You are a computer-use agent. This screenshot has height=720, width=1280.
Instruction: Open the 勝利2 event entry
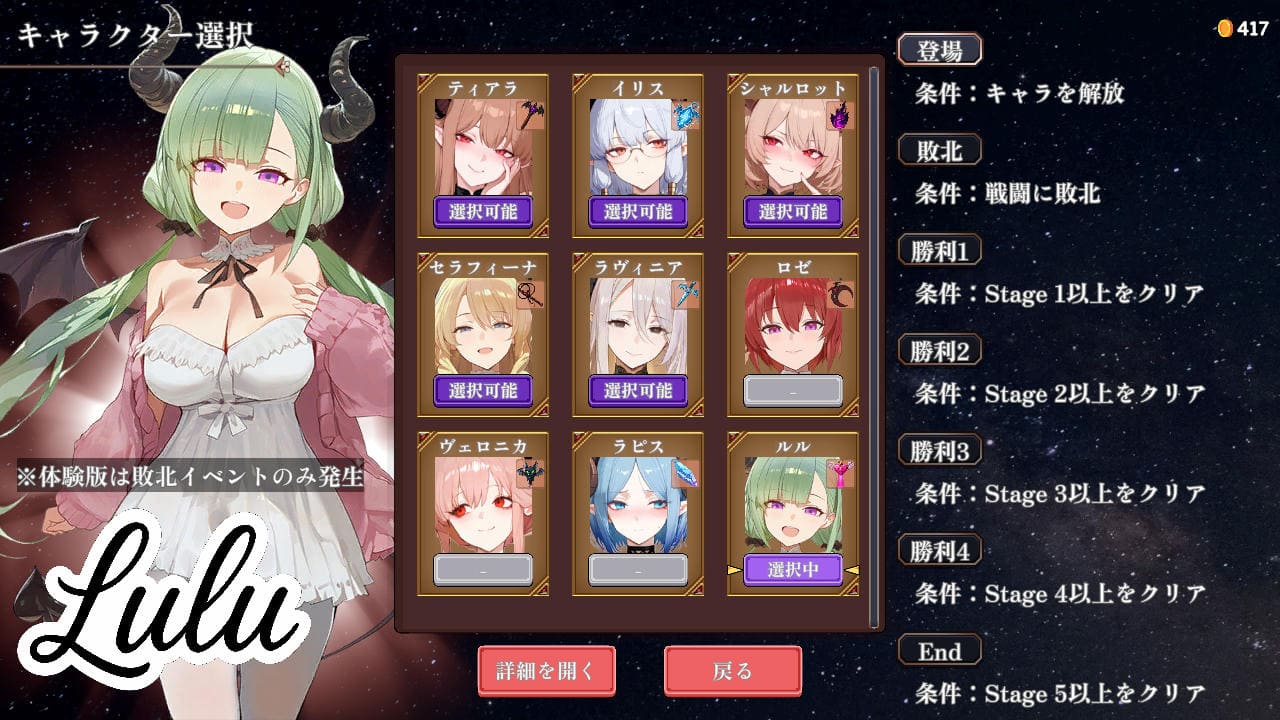click(x=939, y=350)
